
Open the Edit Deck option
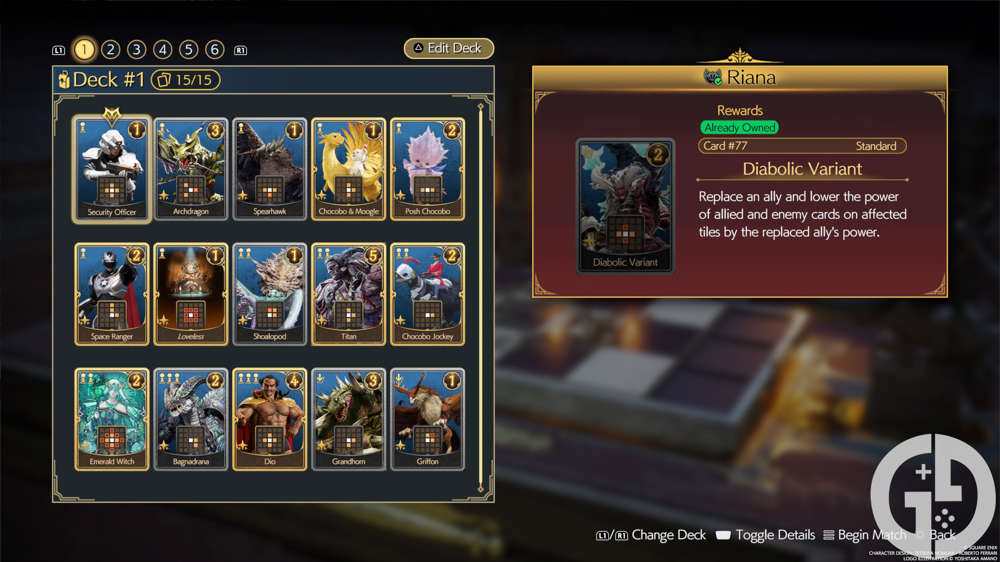(449, 49)
